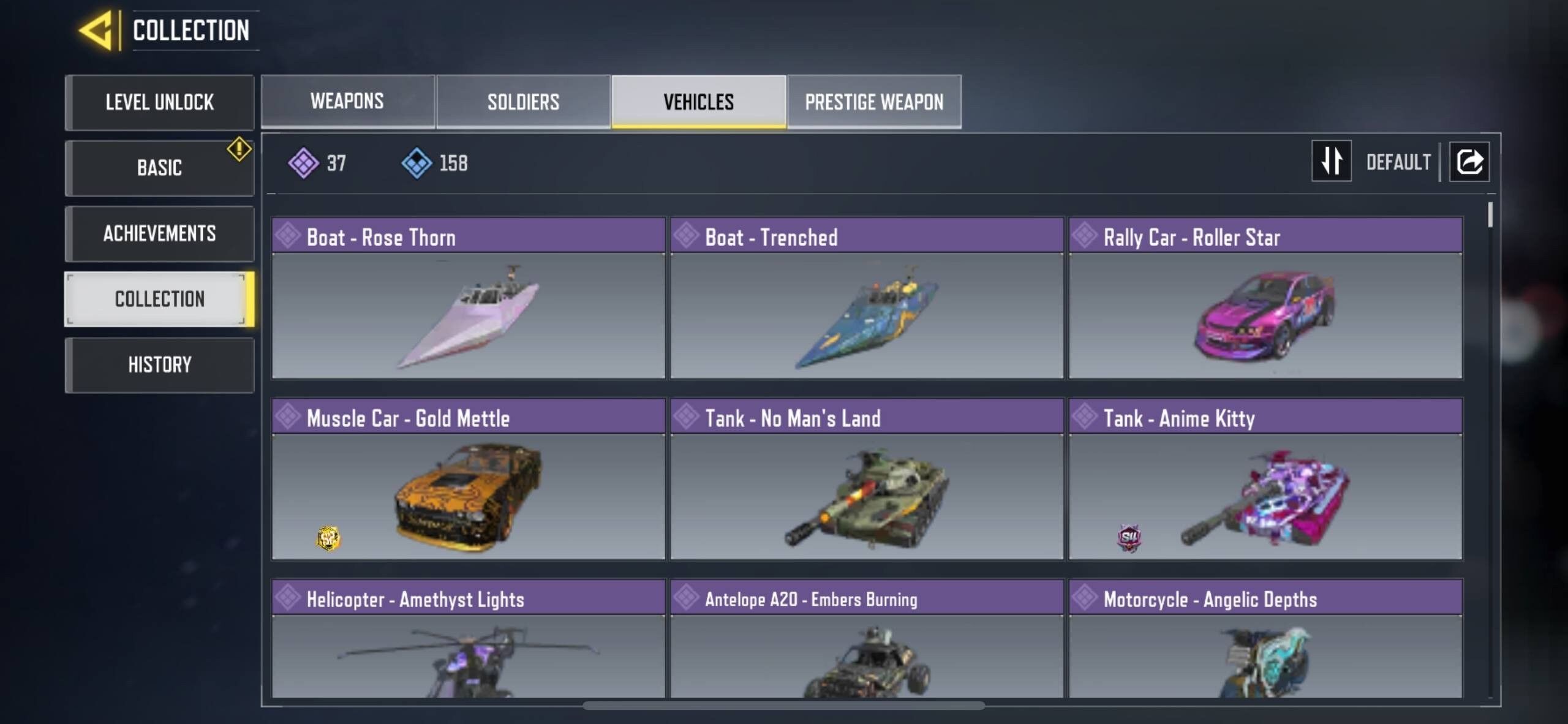This screenshot has height=724, width=1568.
Task: Click the diamond icon on Antelope A20 header
Action: point(687,600)
